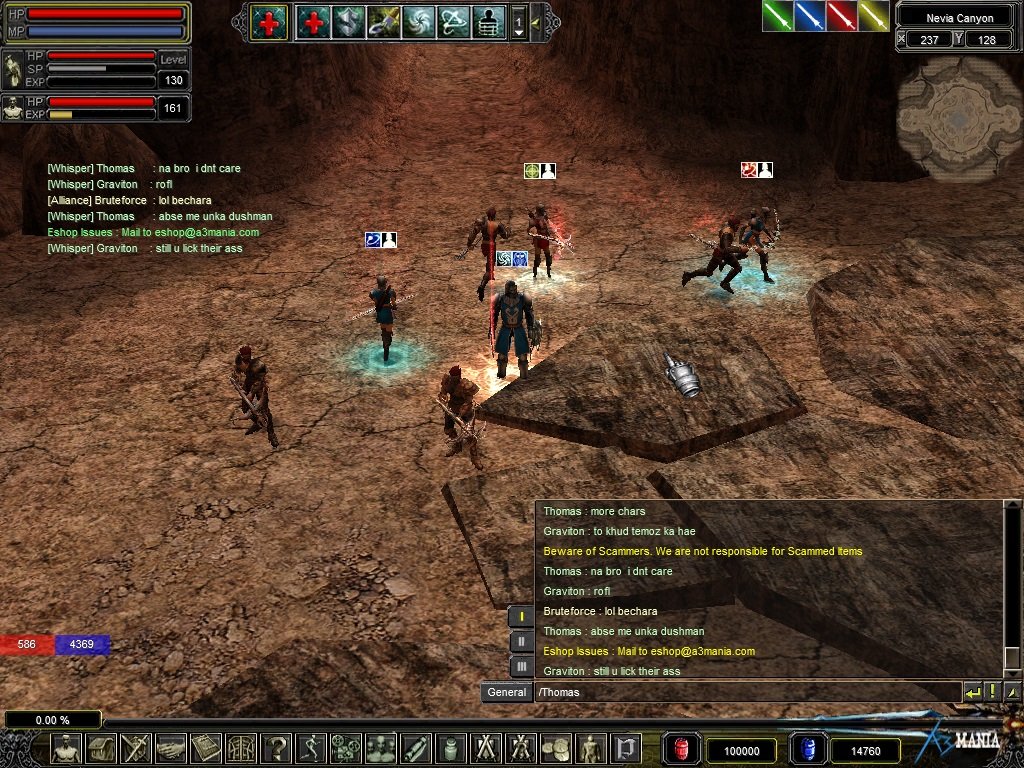Focus the chat input containing /Thomas
The height and width of the screenshot is (768, 1024).
coord(745,692)
